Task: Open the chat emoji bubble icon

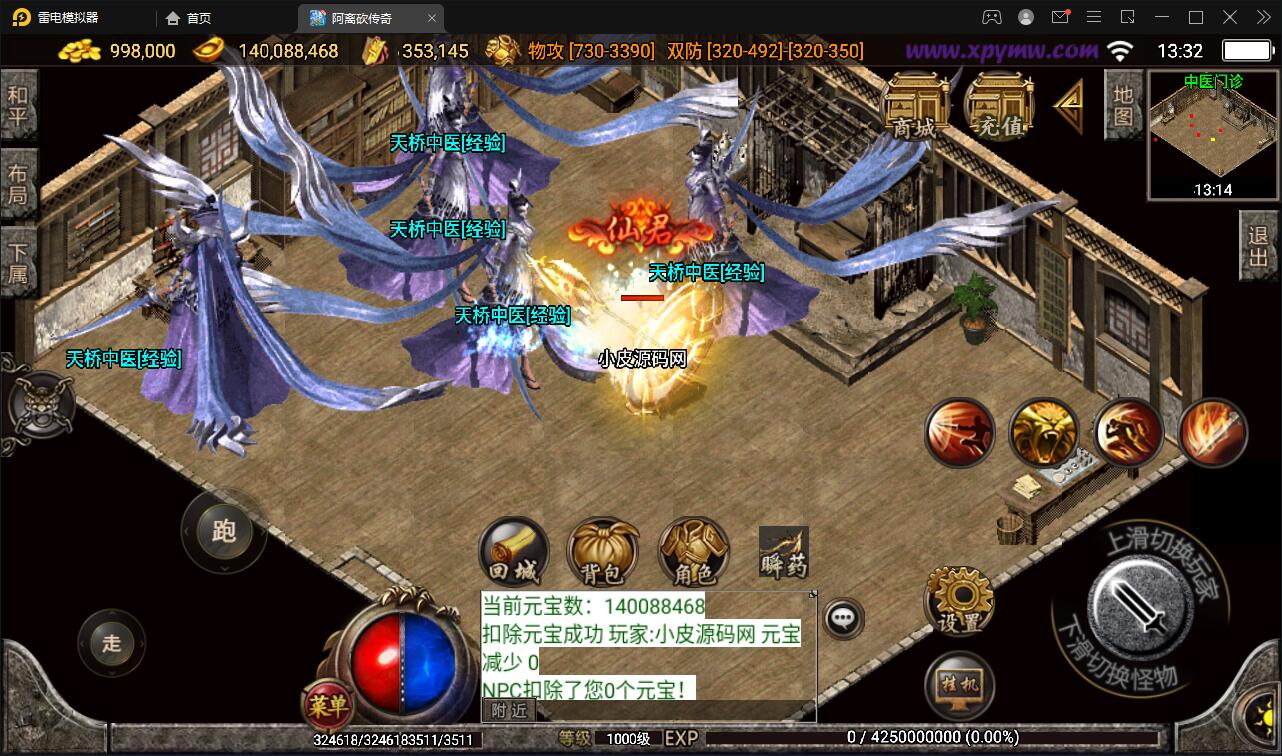Action: [x=841, y=618]
